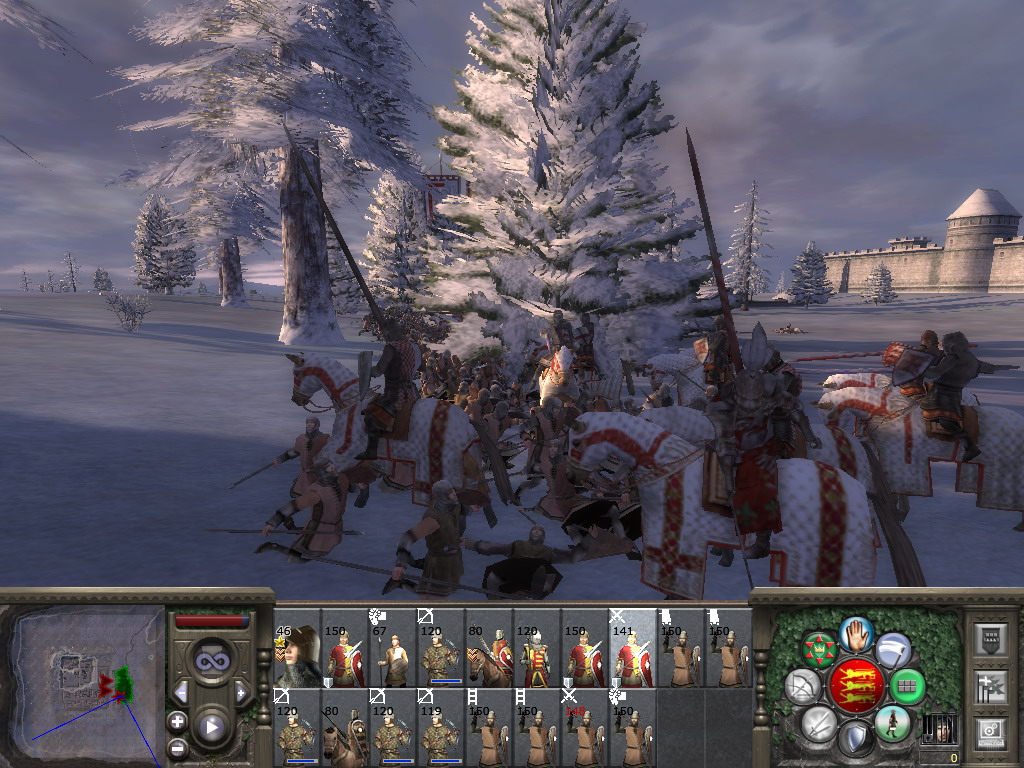Click the infinity symbol button

coord(211,661)
